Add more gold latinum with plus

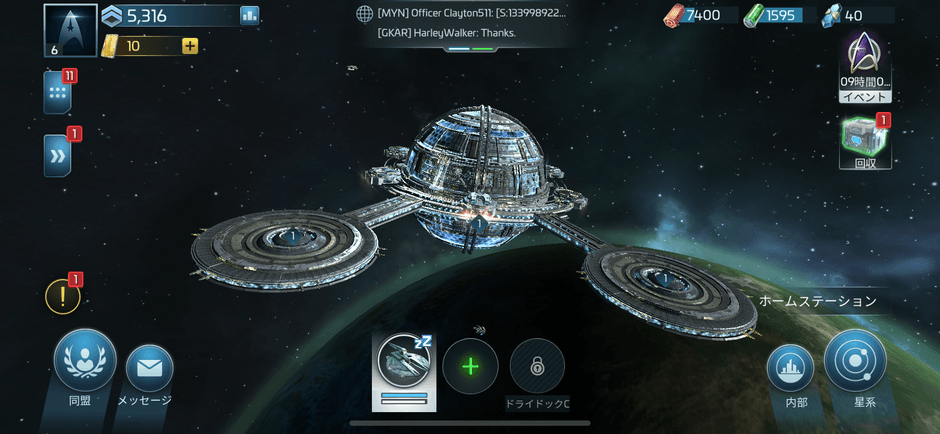pos(189,45)
